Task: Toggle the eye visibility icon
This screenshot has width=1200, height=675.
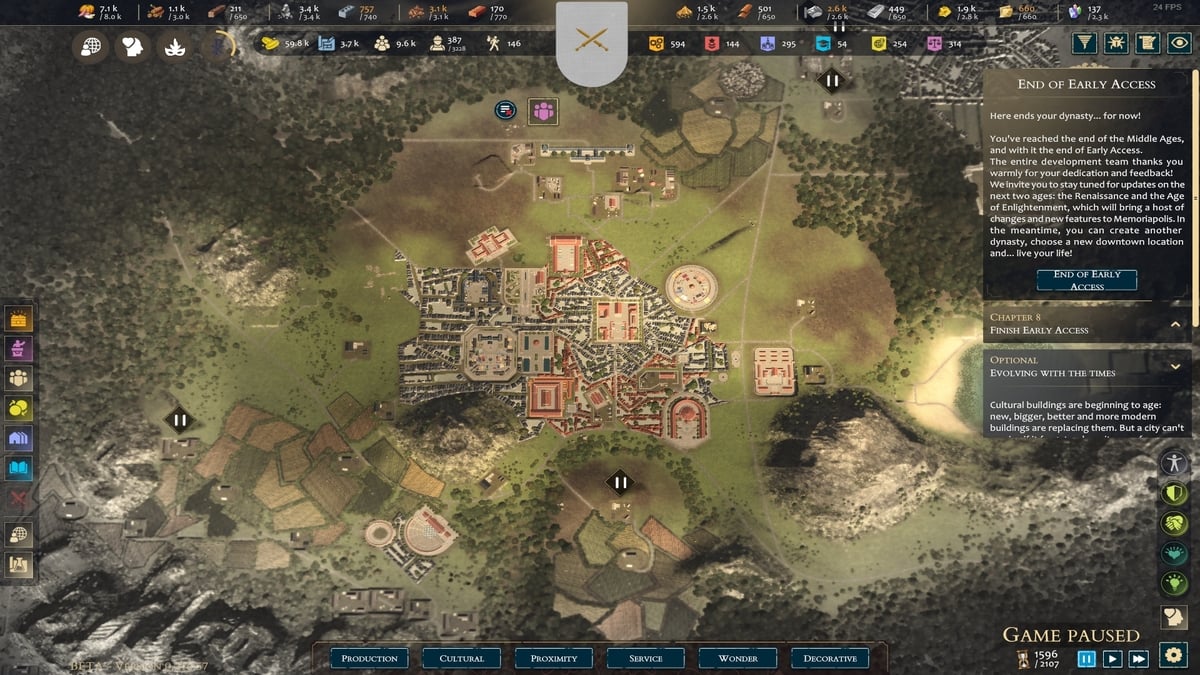Action: [x=1180, y=43]
